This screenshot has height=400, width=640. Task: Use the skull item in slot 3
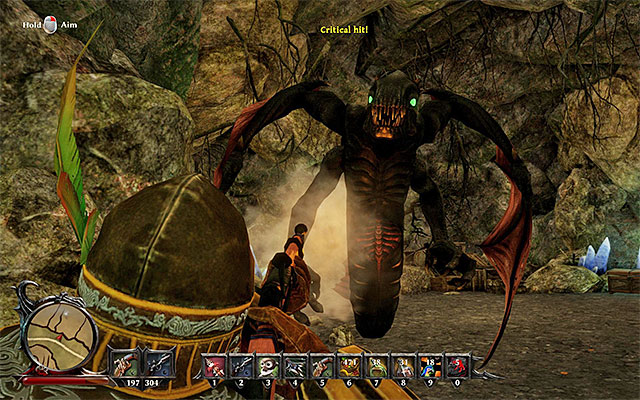pyautogui.click(x=268, y=366)
